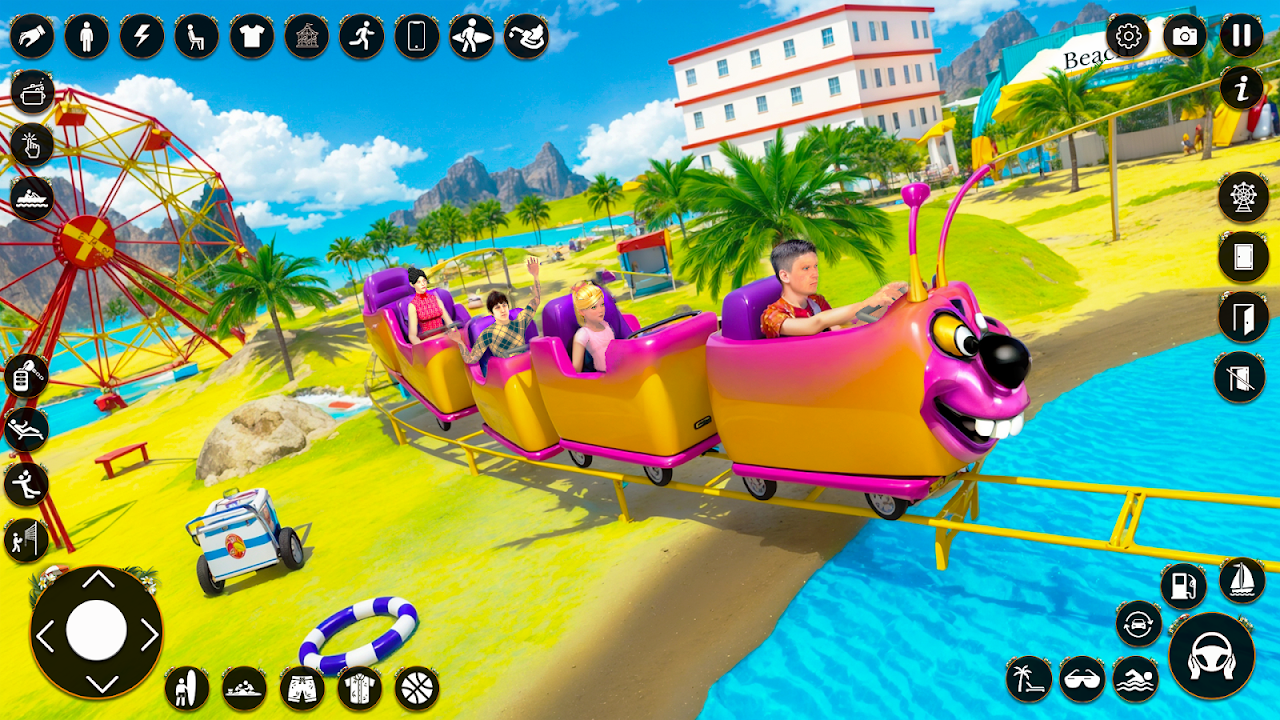The image size is (1280, 720).
Task: Select the sailboat icon
Action: click(1242, 580)
